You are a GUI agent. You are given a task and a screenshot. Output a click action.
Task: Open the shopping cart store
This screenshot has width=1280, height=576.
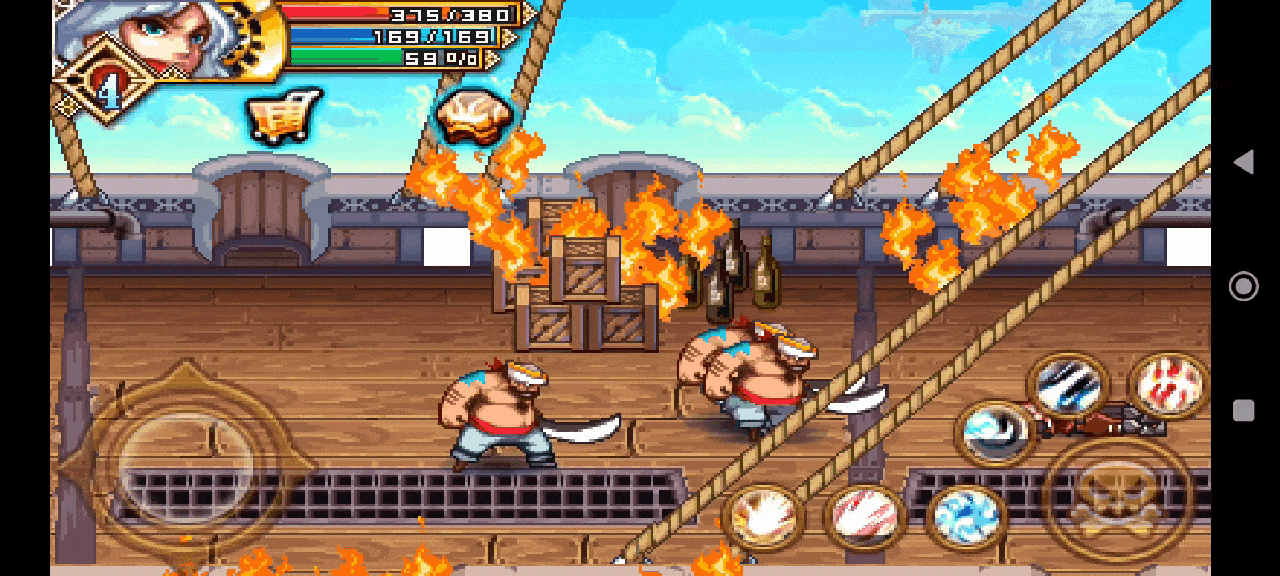tap(283, 118)
